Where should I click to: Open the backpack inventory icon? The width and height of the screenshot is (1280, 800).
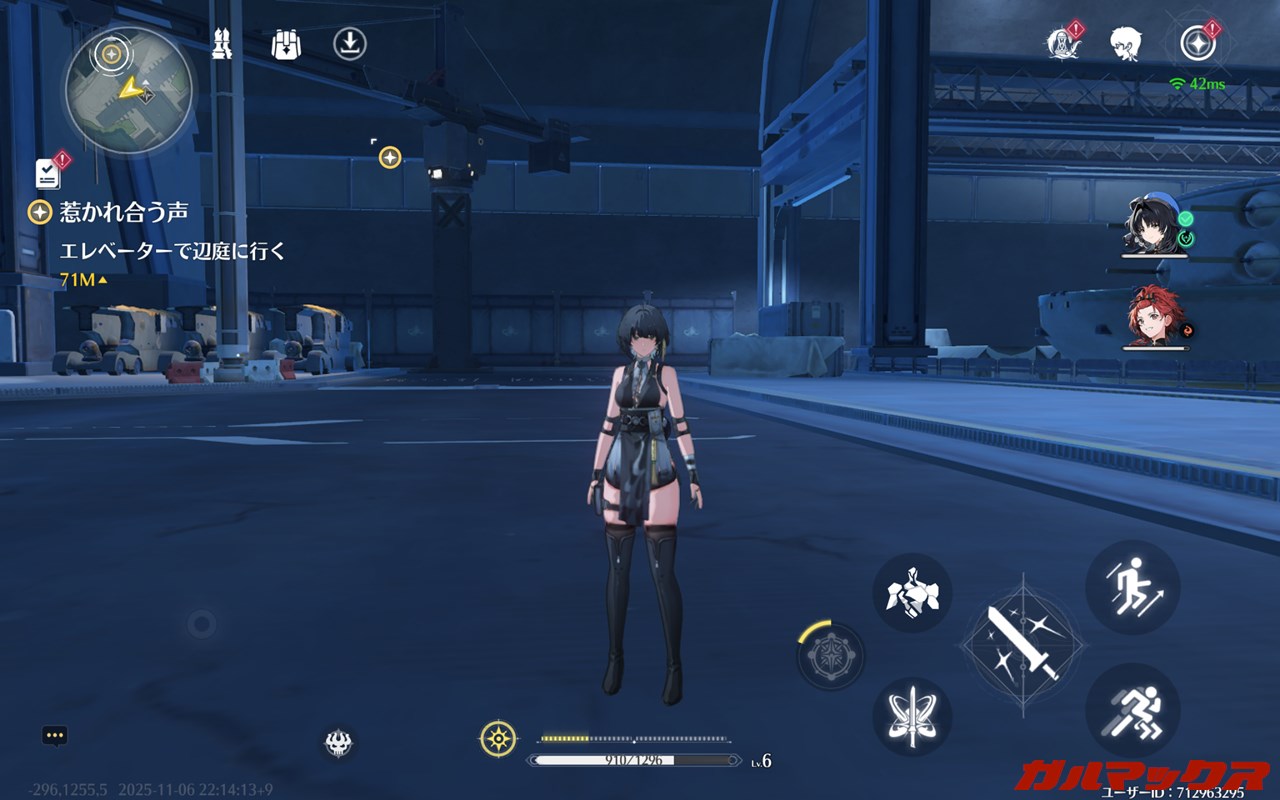[x=287, y=44]
